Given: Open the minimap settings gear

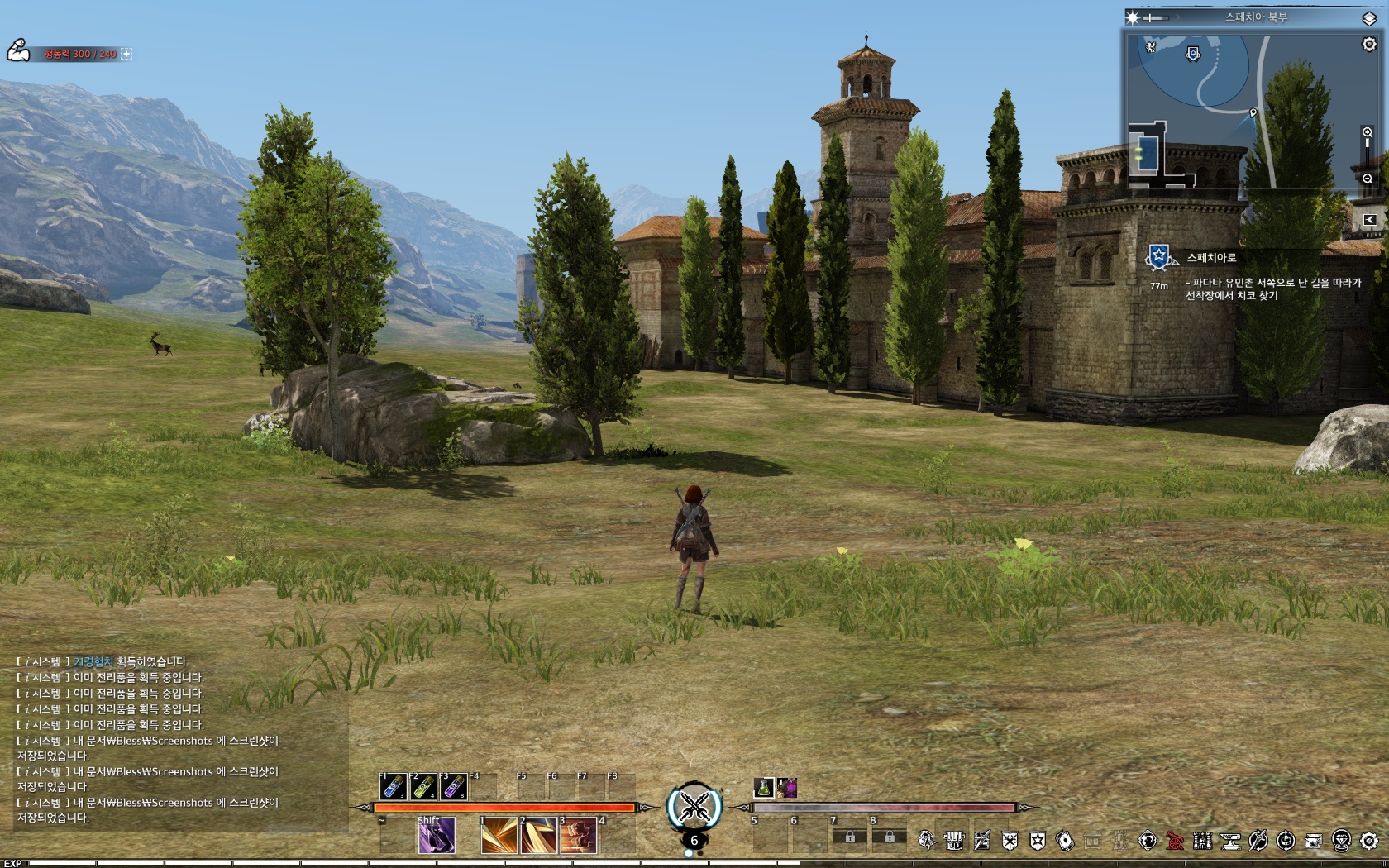Looking at the screenshot, I should 1369,45.
